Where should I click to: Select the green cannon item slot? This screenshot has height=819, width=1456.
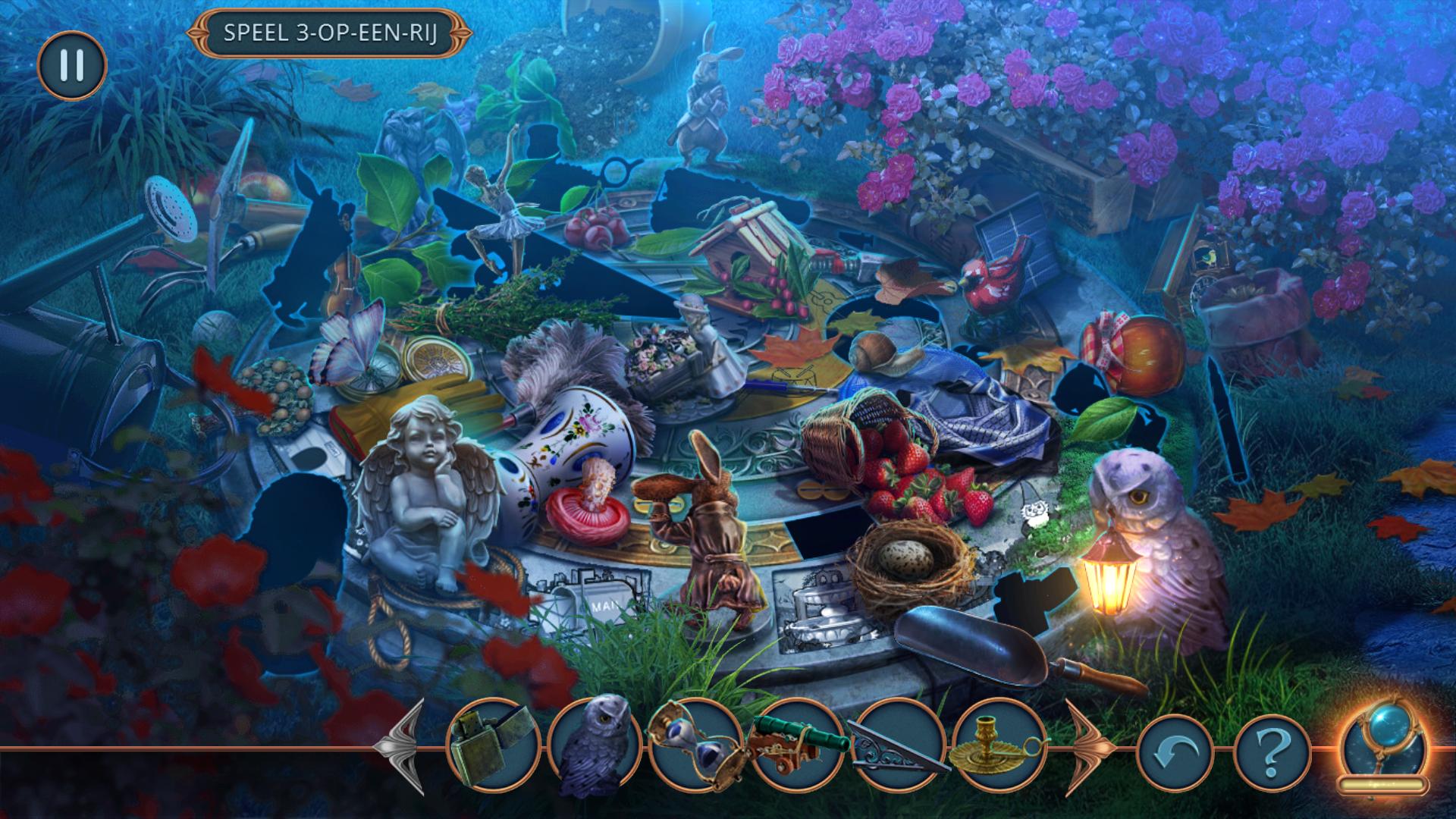pos(797,744)
